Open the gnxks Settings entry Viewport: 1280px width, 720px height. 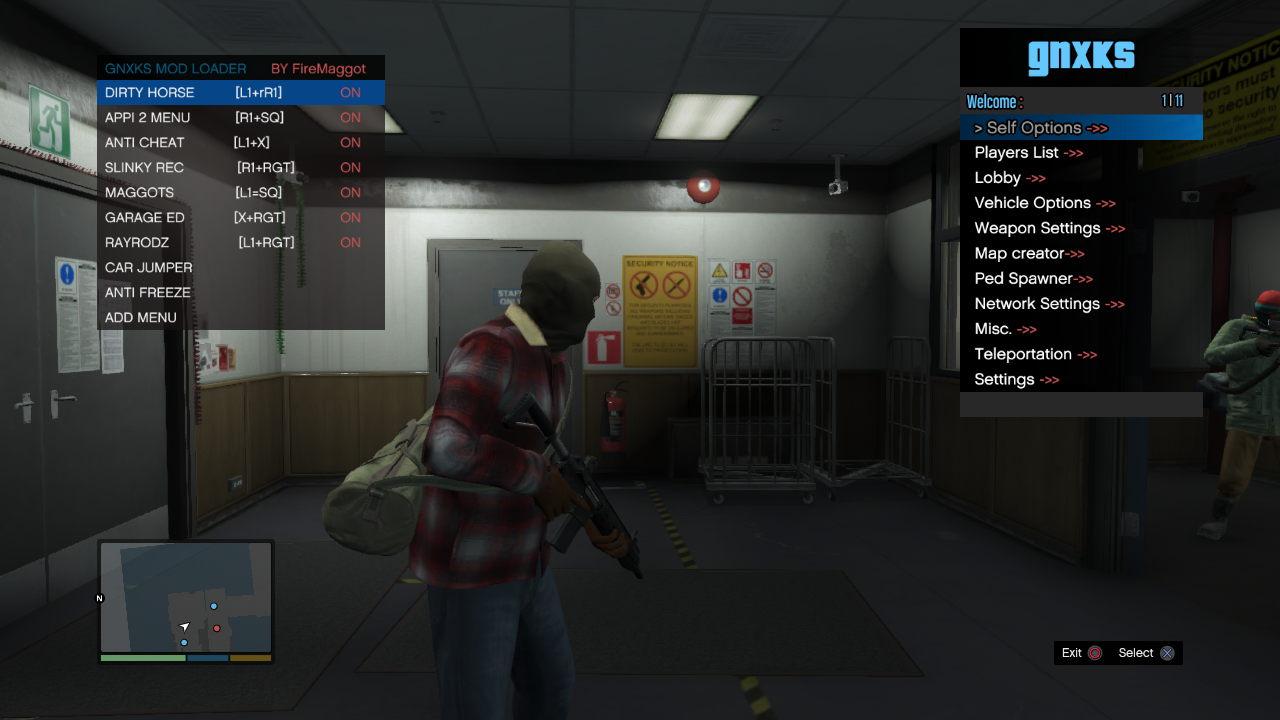click(x=1016, y=379)
